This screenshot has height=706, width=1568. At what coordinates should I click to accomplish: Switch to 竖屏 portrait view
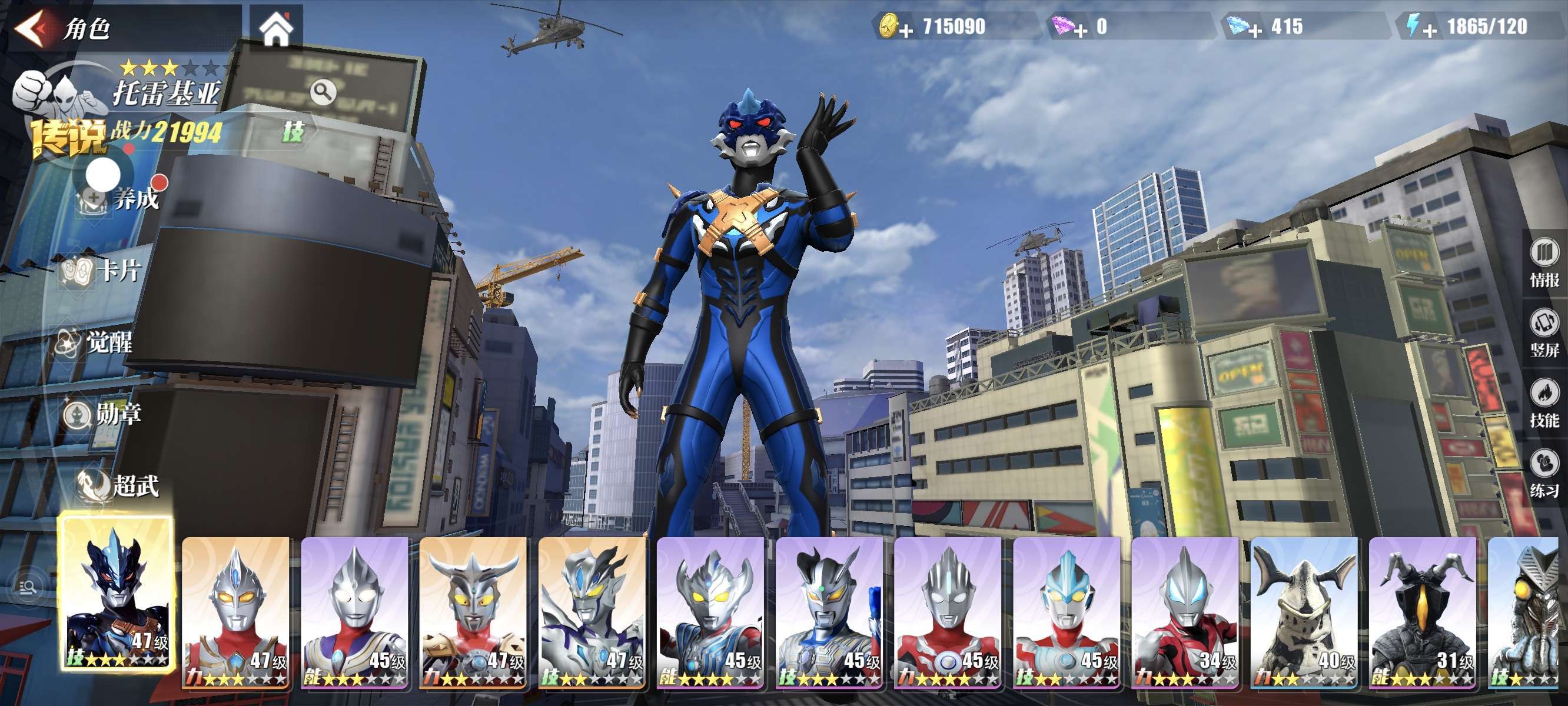pos(1544,332)
